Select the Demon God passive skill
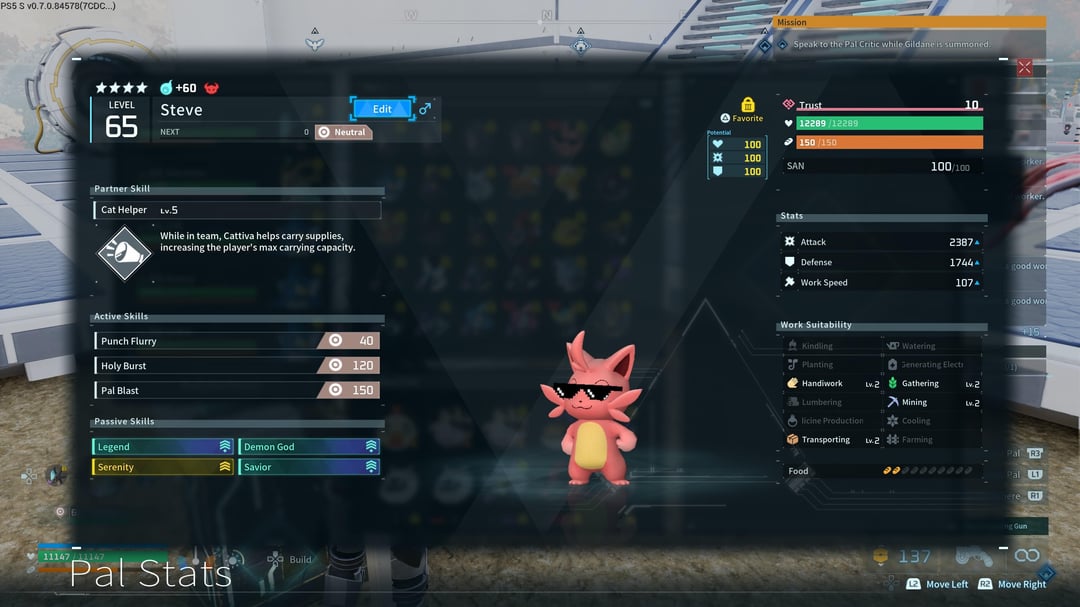Screen dimensions: 1080x607 (309, 447)
